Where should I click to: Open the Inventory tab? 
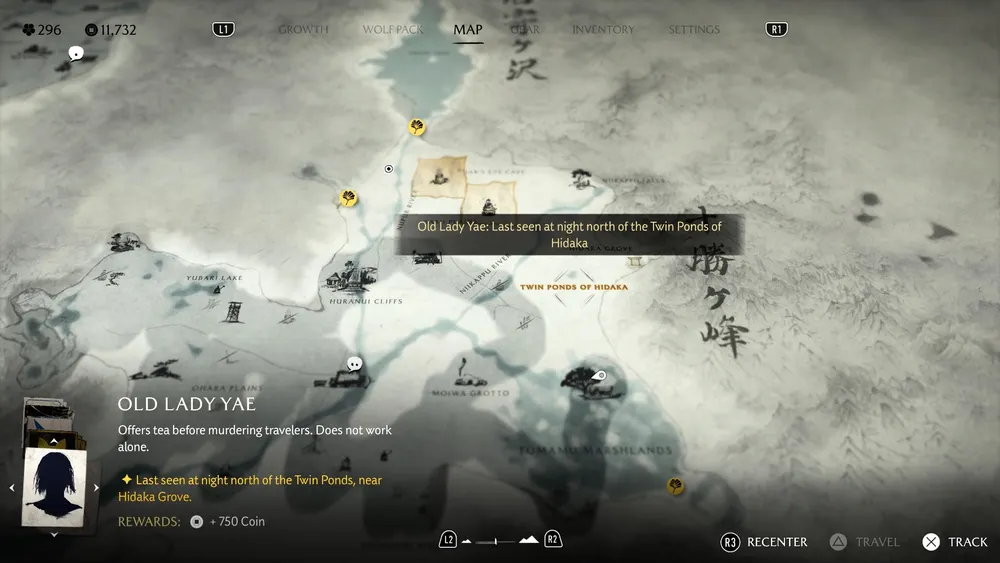pos(603,29)
